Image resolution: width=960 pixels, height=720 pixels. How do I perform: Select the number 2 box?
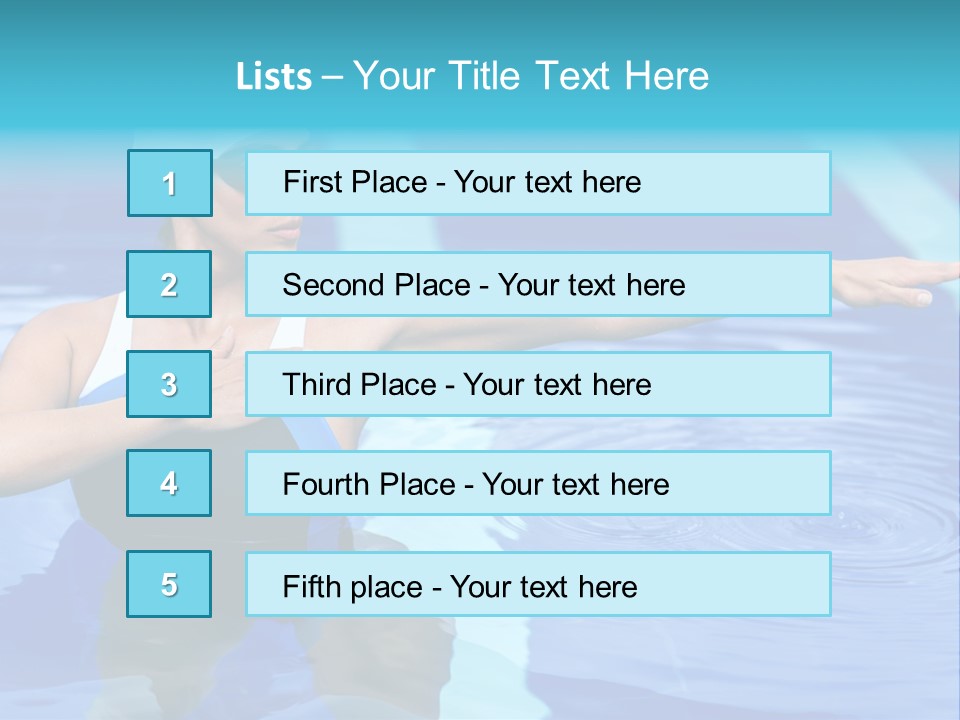(x=169, y=284)
